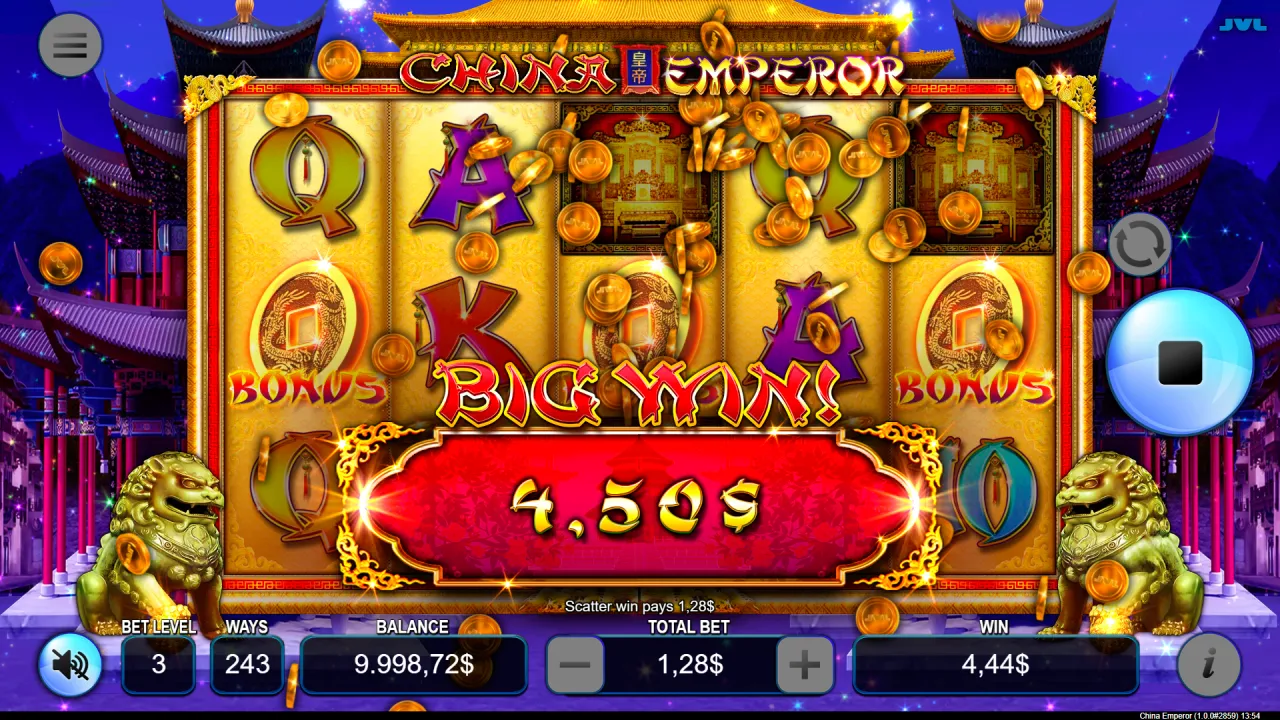Click the scatter win message text

click(640, 606)
